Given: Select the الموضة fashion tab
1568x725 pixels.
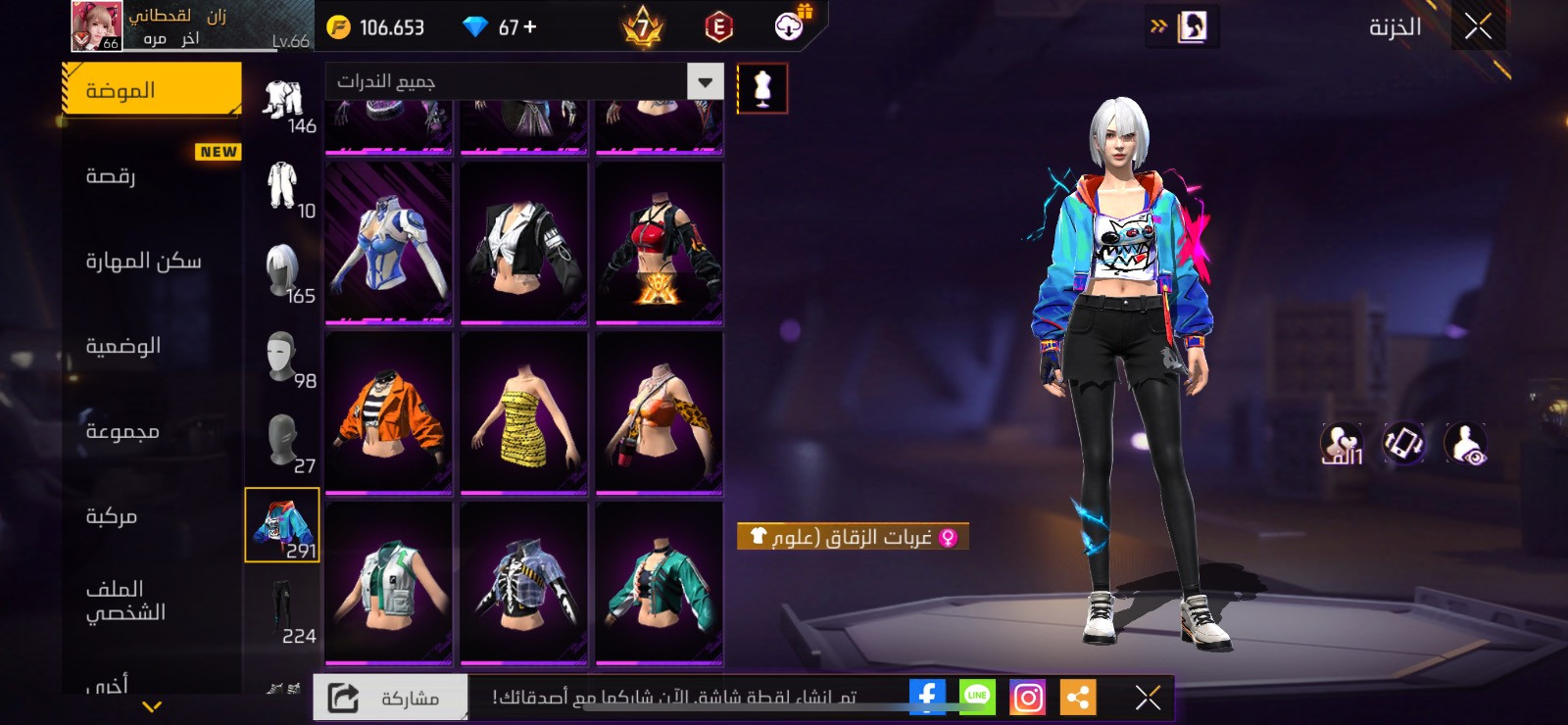Looking at the screenshot, I should point(152,90).
